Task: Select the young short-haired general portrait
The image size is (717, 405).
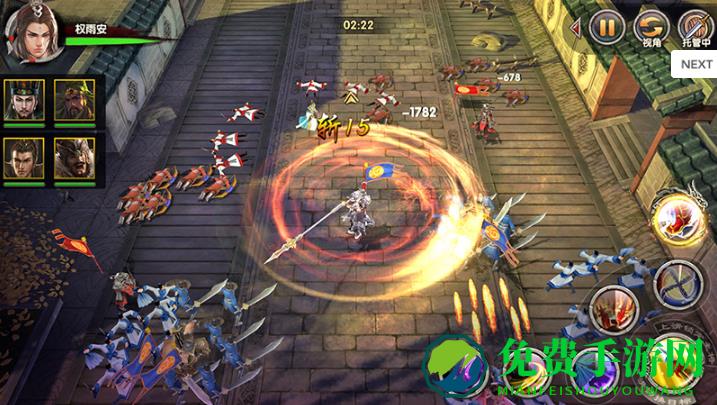Action: coord(22,158)
